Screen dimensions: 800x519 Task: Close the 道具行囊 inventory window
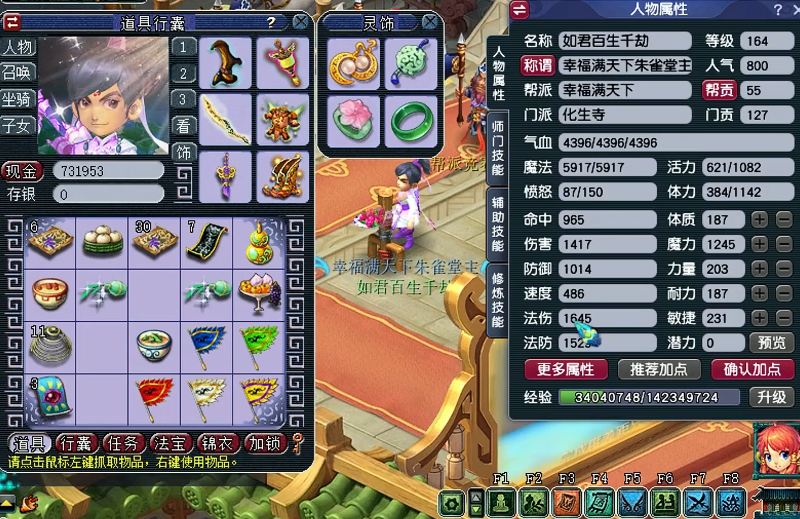[x=302, y=21]
